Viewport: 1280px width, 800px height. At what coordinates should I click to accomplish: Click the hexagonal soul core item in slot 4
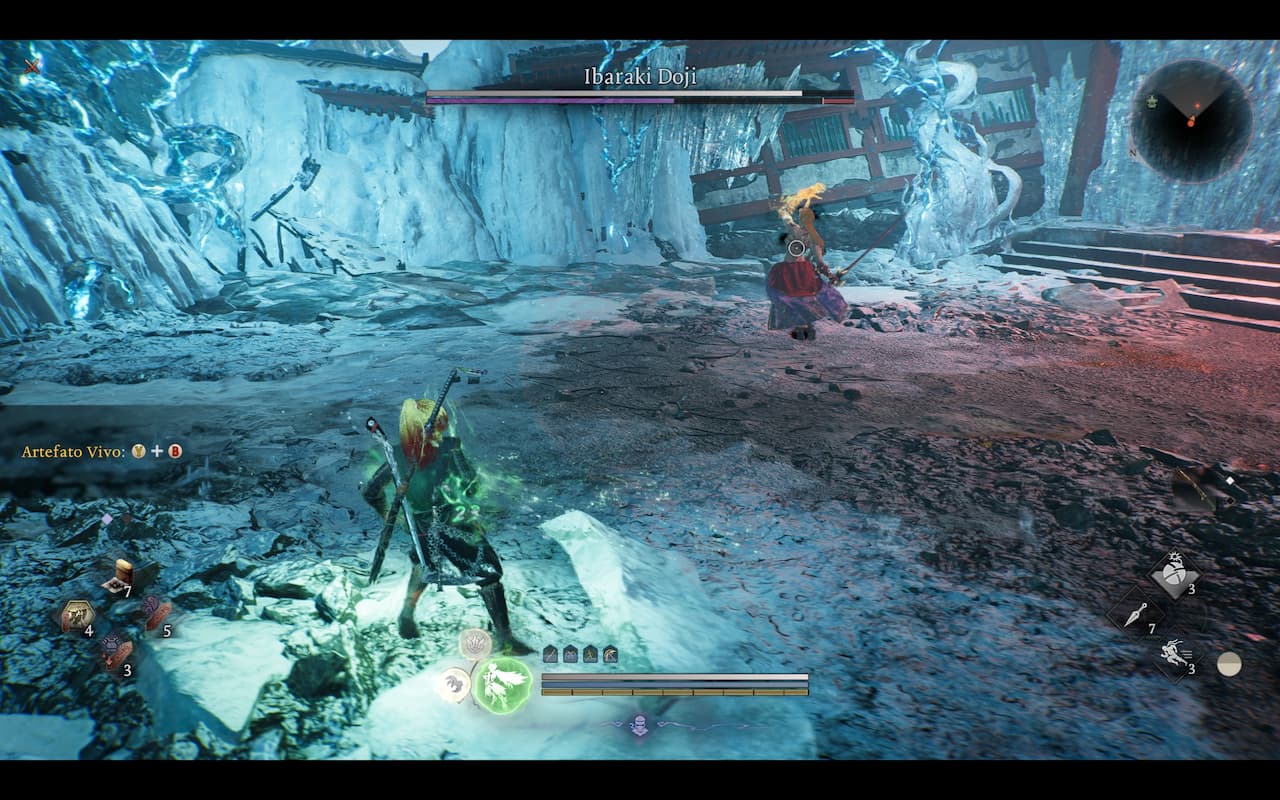click(x=77, y=613)
